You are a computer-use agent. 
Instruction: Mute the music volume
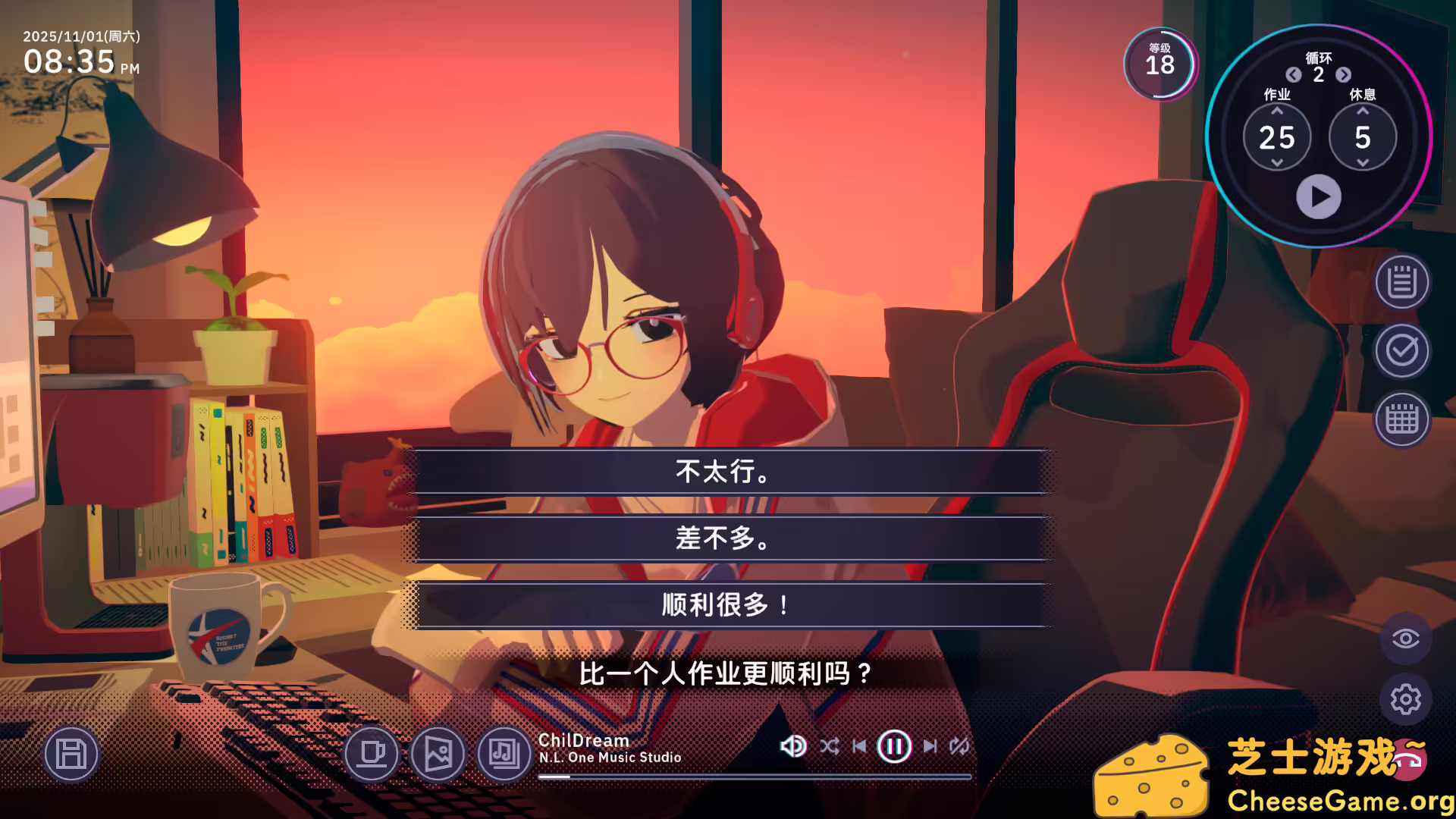pos(792,746)
